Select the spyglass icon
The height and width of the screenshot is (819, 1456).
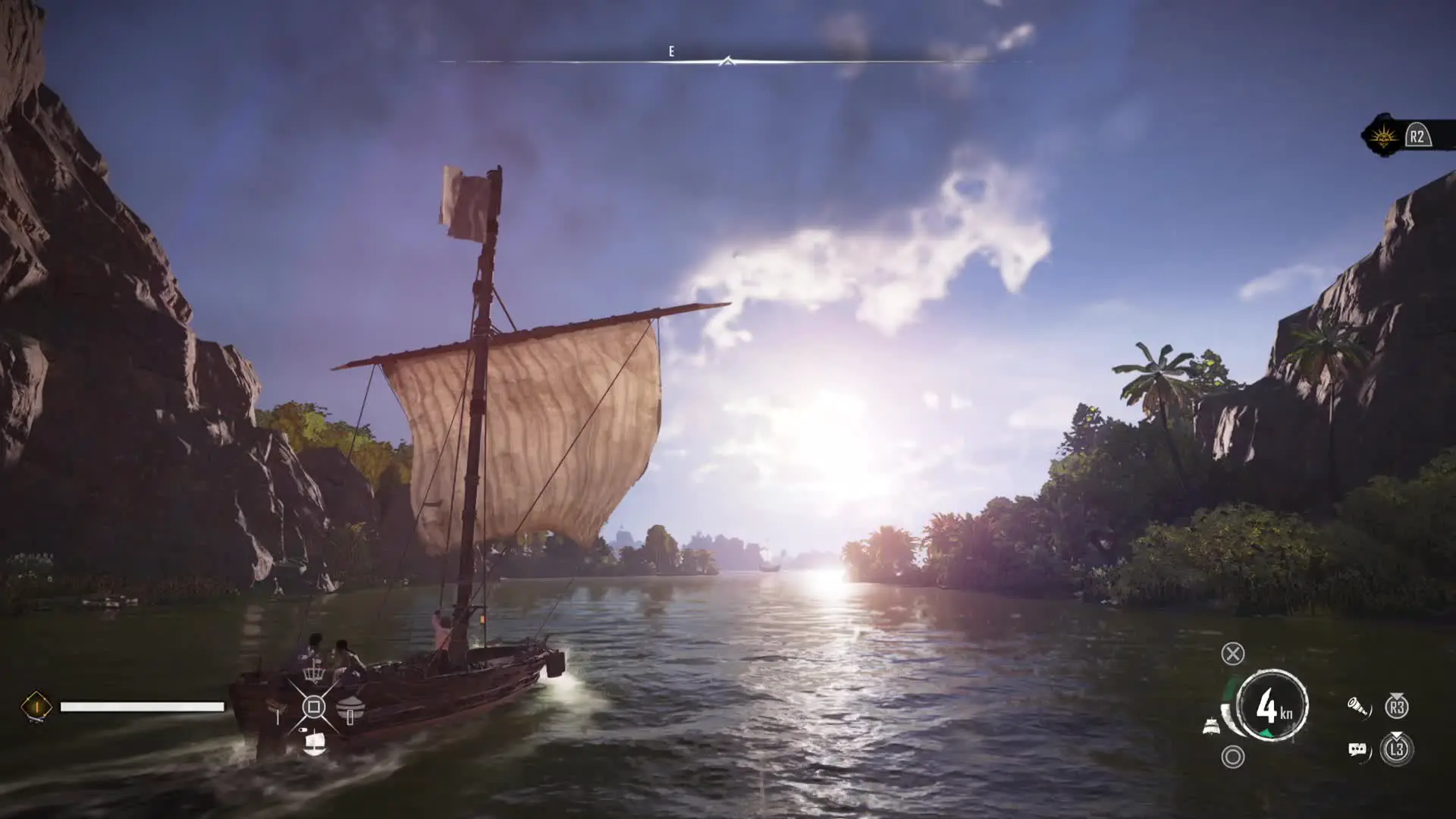(1358, 708)
